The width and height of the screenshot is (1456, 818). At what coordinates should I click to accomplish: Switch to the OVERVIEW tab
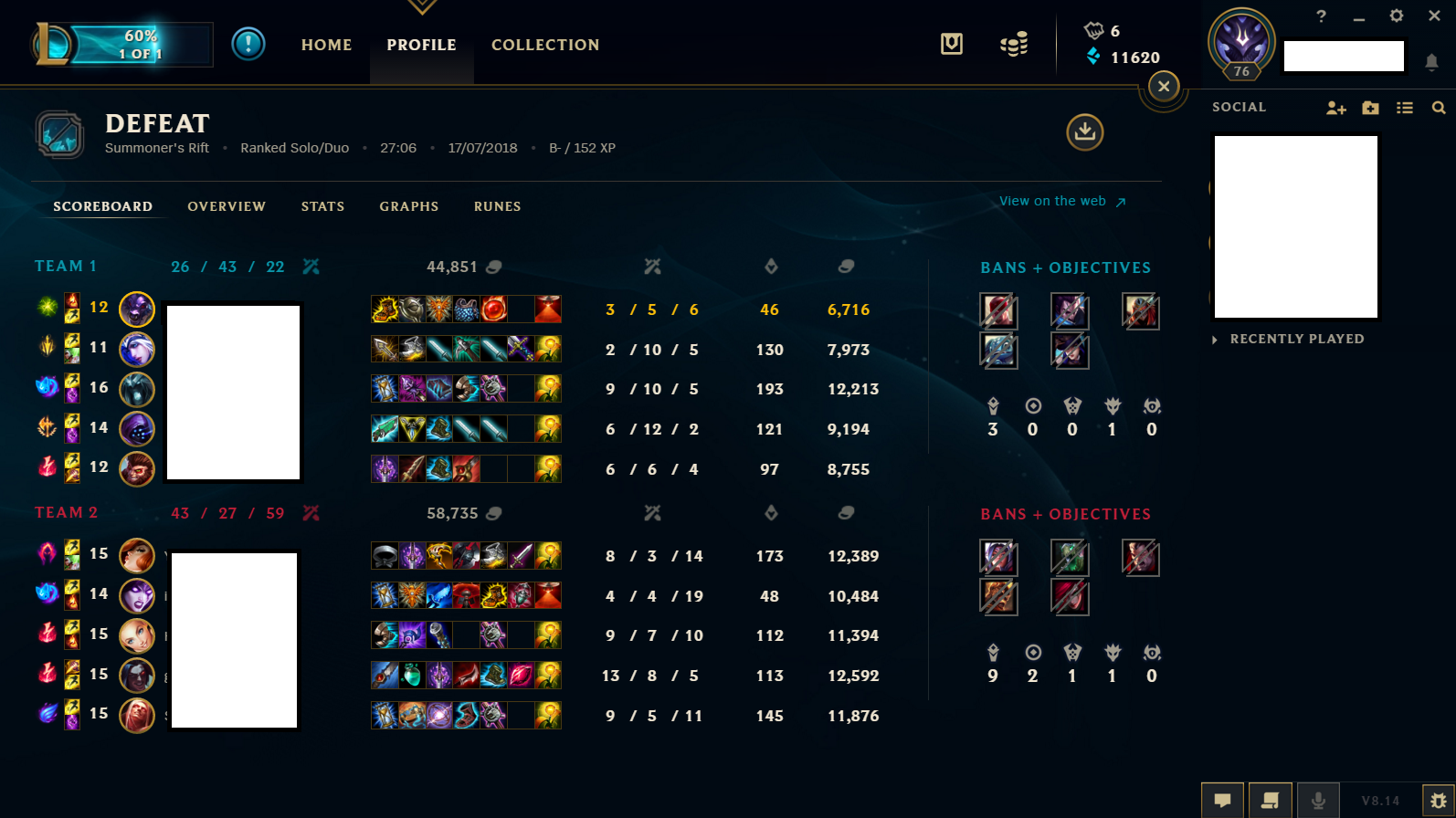227,206
